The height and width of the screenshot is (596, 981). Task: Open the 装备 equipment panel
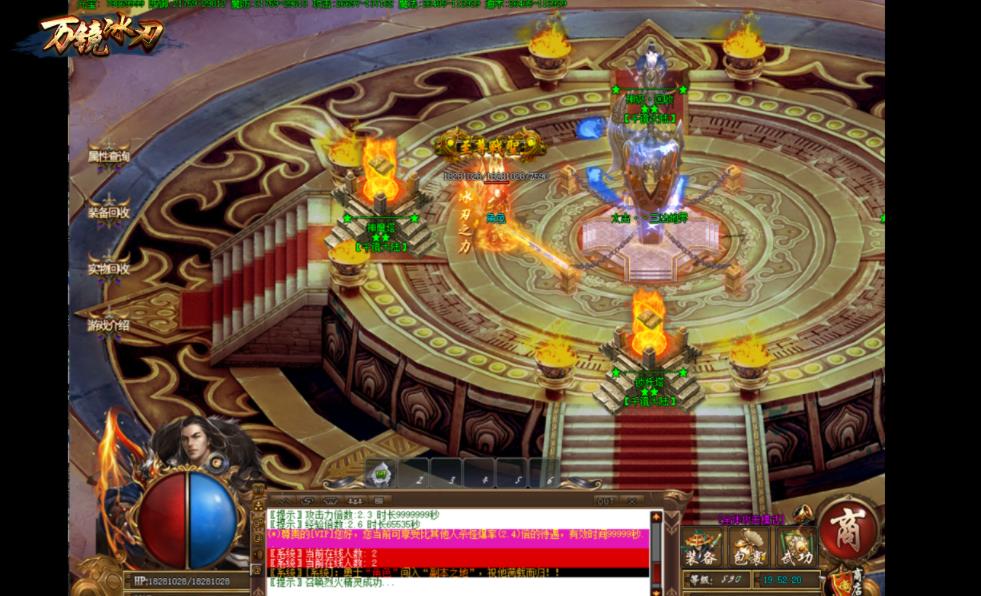tap(701, 548)
